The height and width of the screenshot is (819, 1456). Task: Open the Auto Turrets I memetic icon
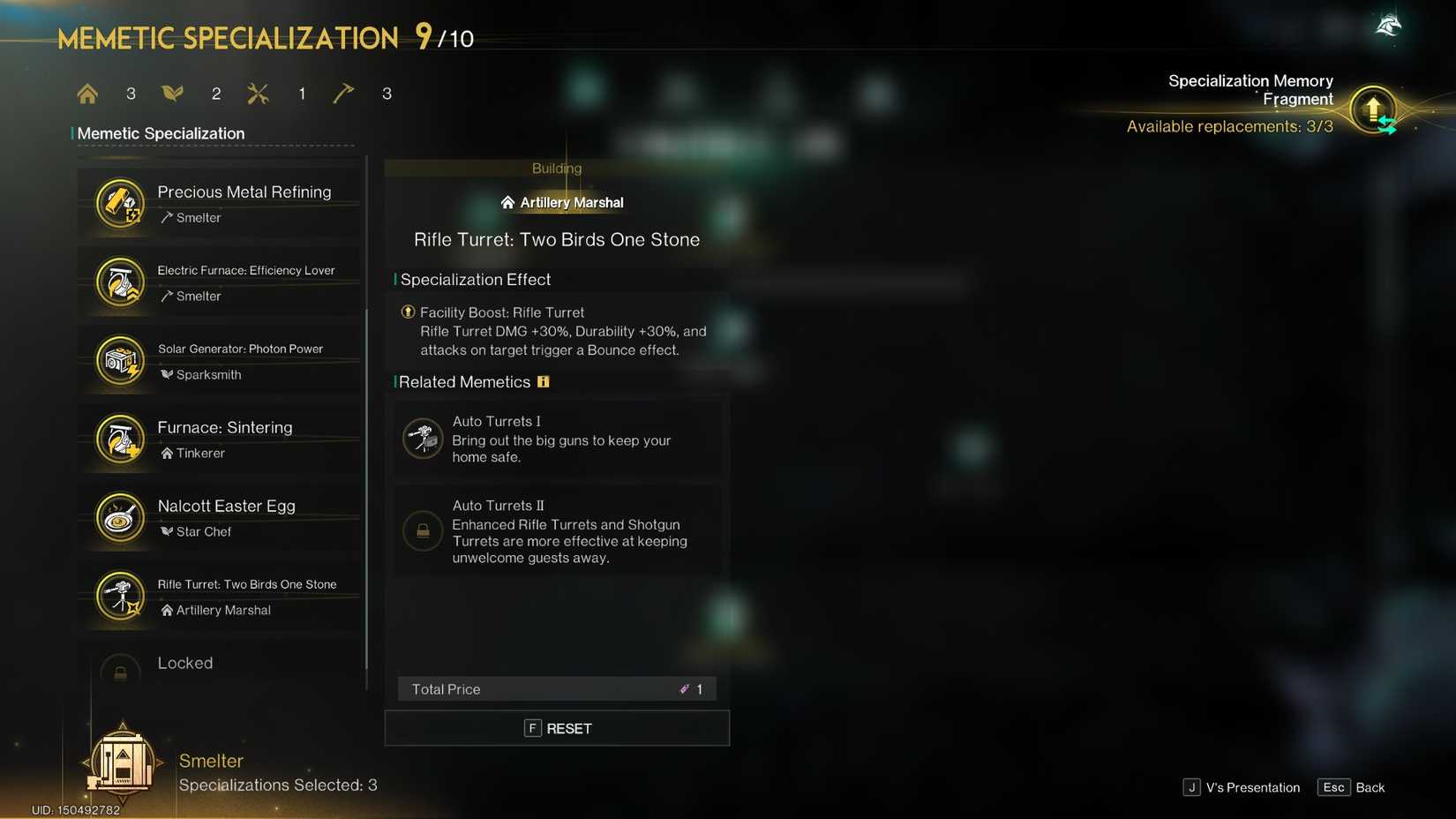coord(423,438)
